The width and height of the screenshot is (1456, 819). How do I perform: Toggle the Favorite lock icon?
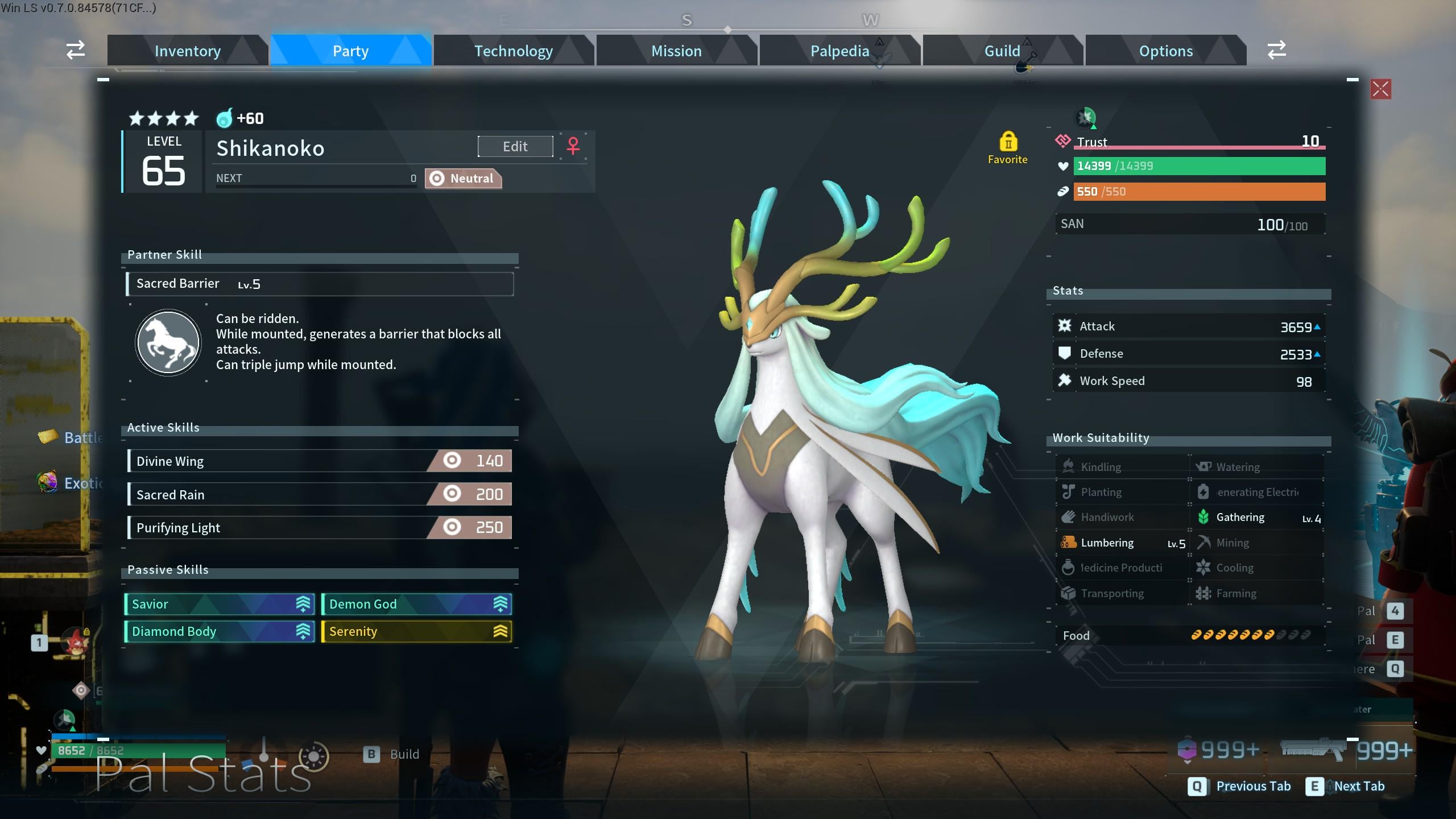[x=1008, y=142]
